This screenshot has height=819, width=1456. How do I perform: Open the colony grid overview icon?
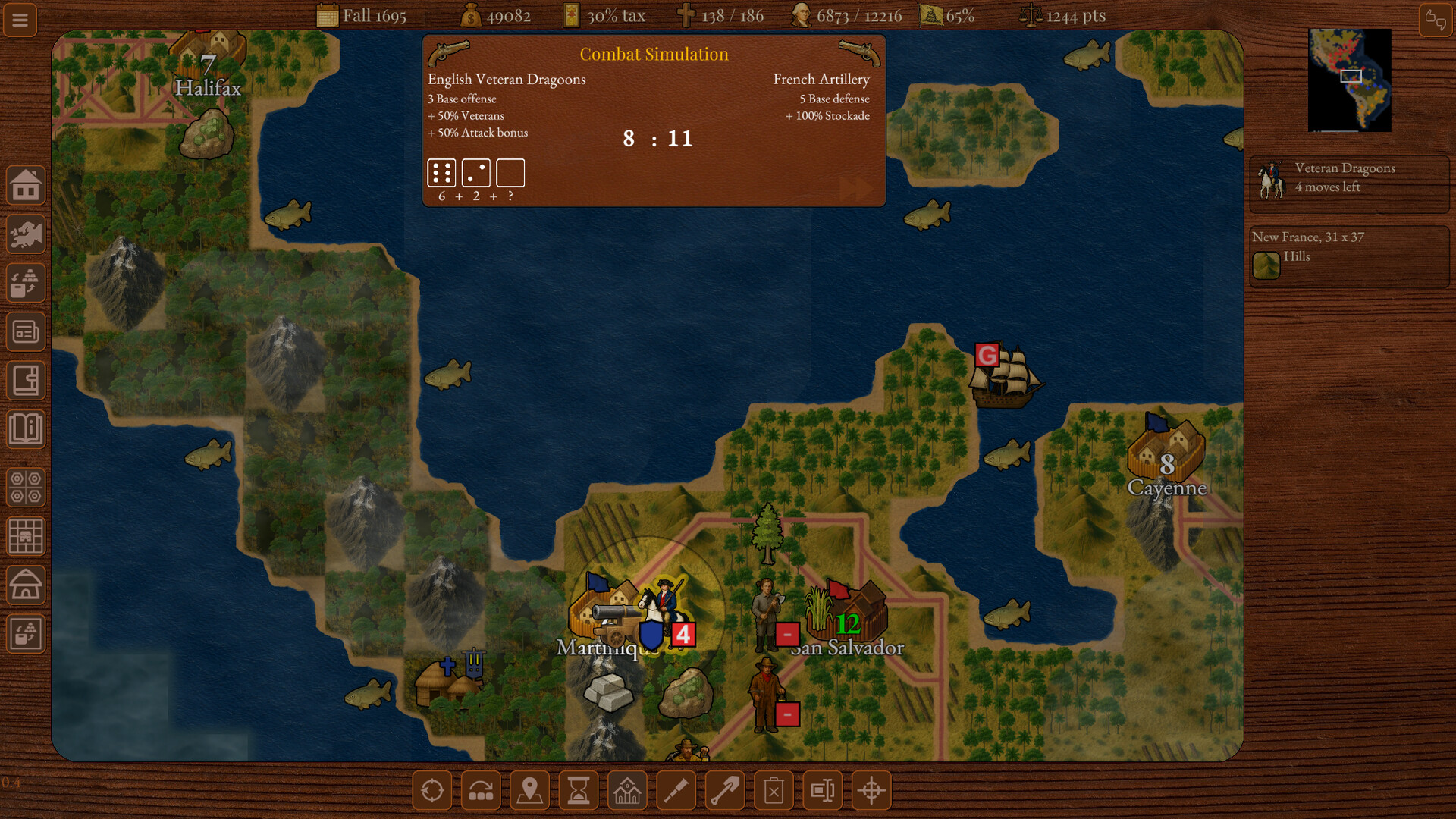click(x=25, y=536)
